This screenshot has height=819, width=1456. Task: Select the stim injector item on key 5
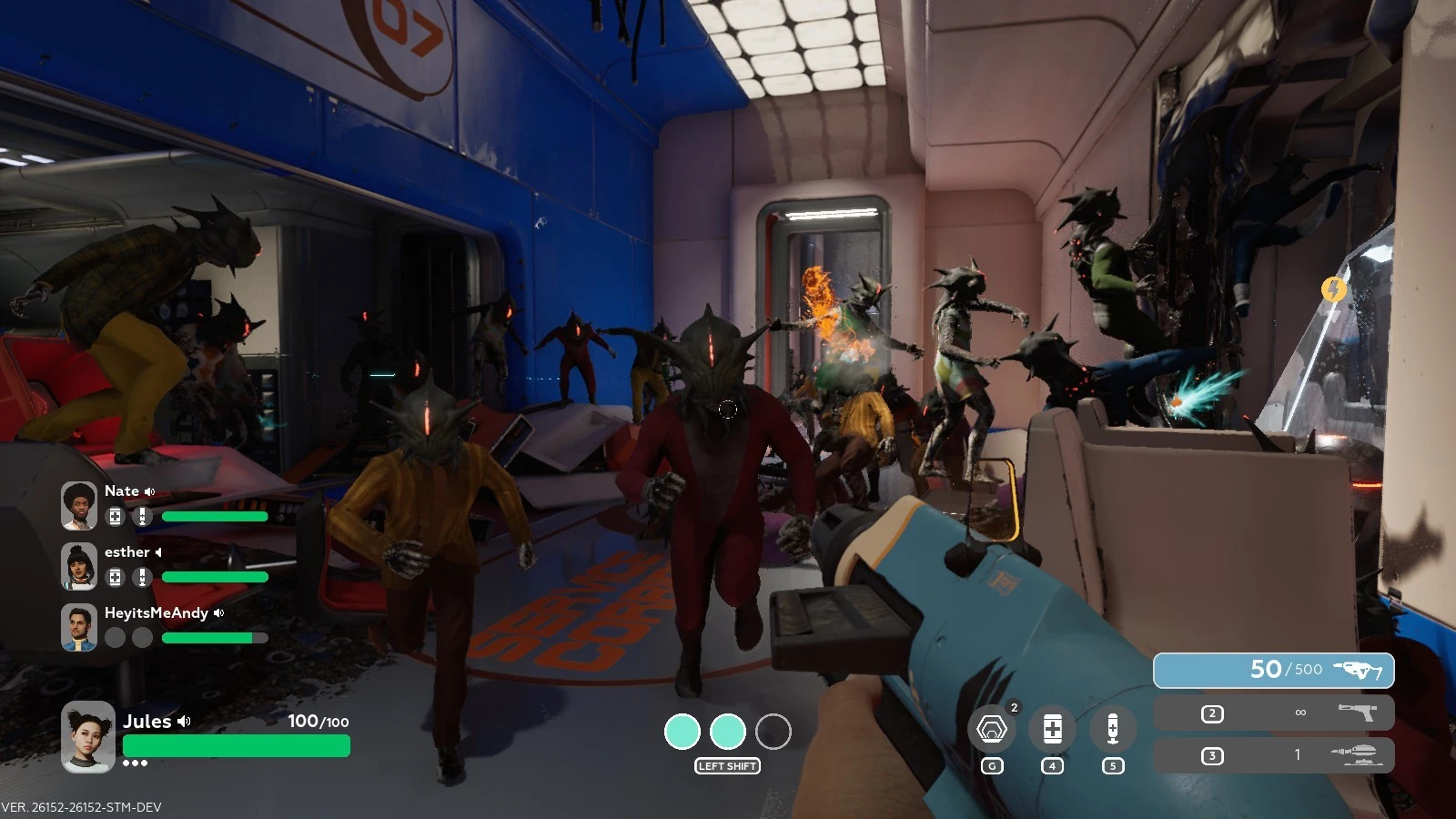point(1112,728)
